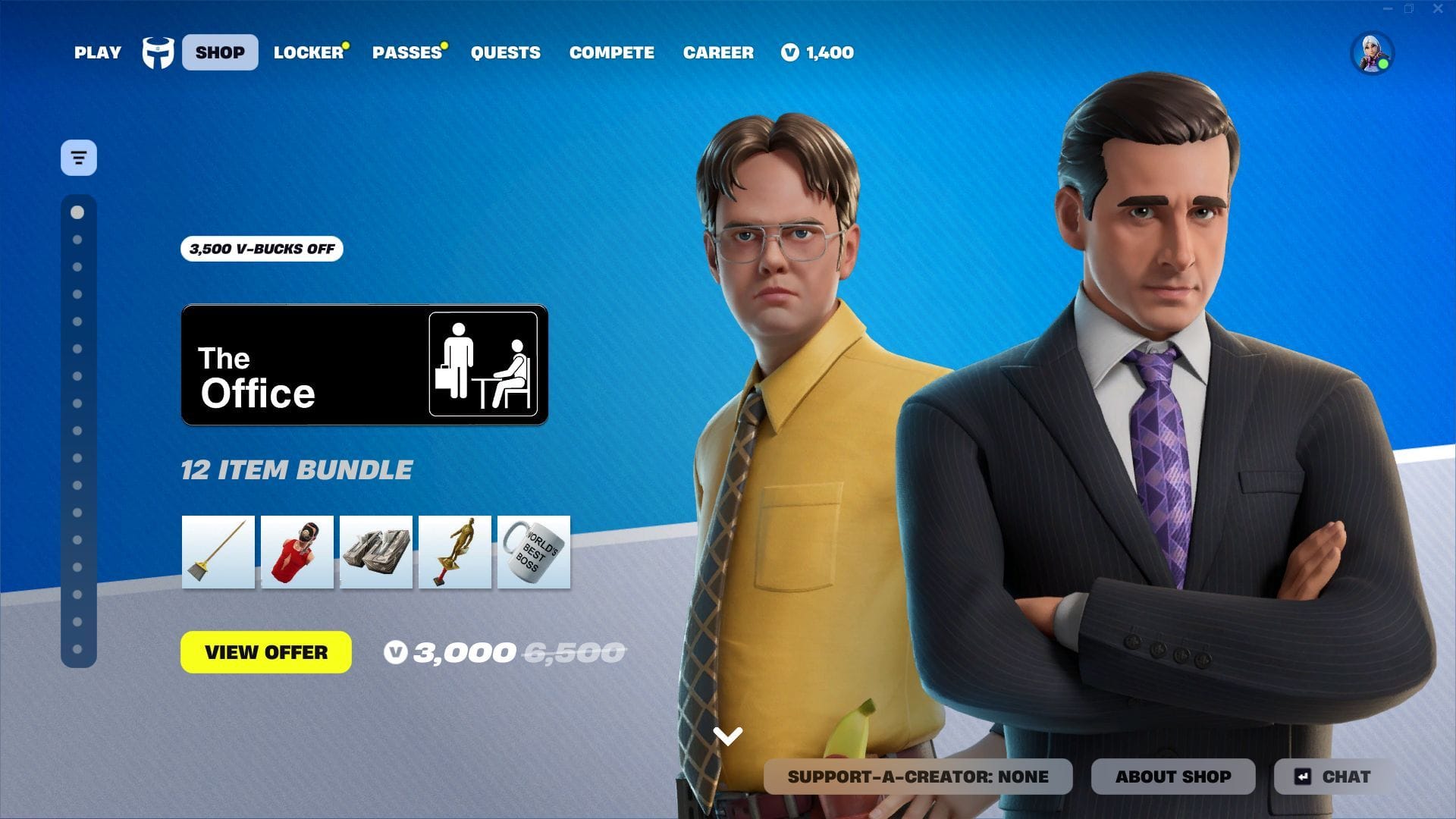Select the World's Best Boss mug thumbnail

534,552
